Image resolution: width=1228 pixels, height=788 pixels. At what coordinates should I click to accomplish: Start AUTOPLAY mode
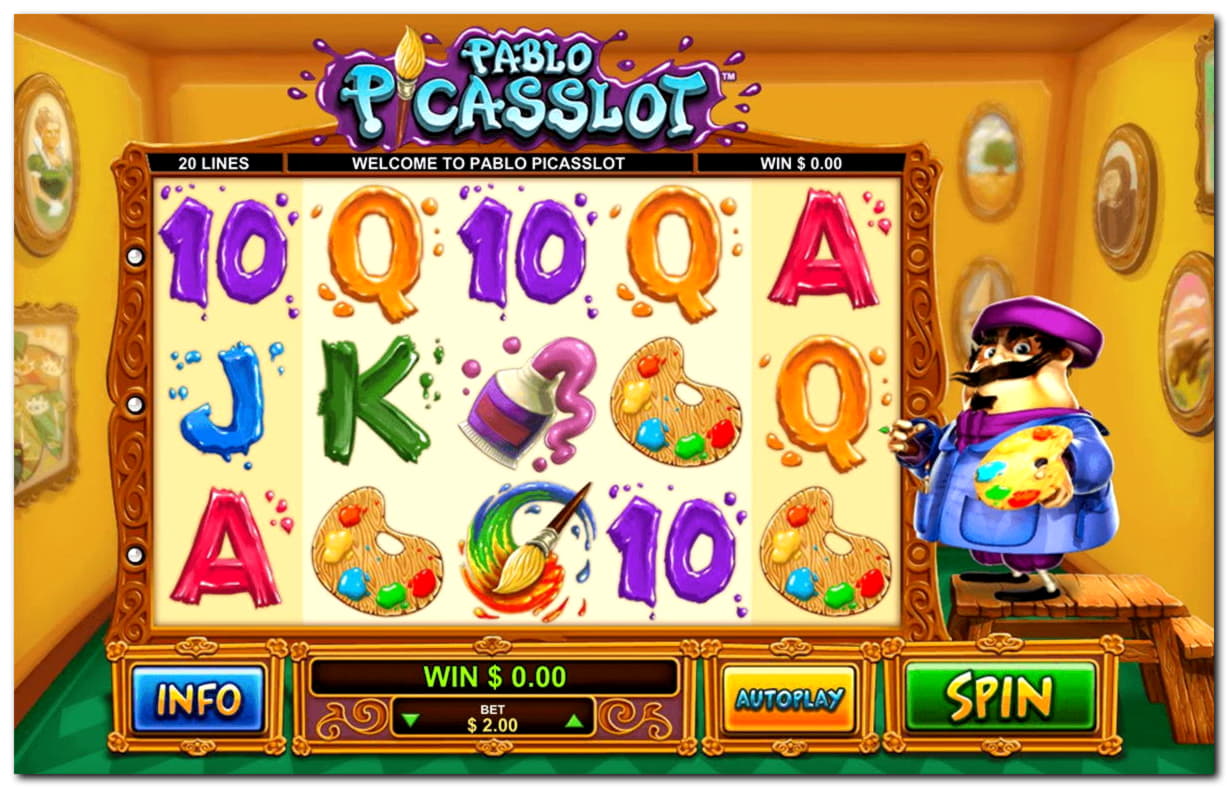coord(789,698)
